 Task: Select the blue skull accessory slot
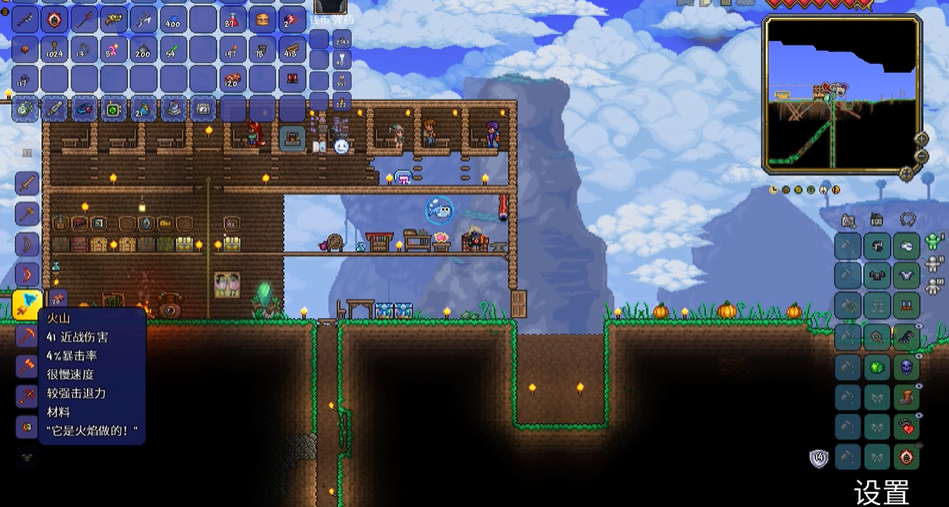pos(907,367)
